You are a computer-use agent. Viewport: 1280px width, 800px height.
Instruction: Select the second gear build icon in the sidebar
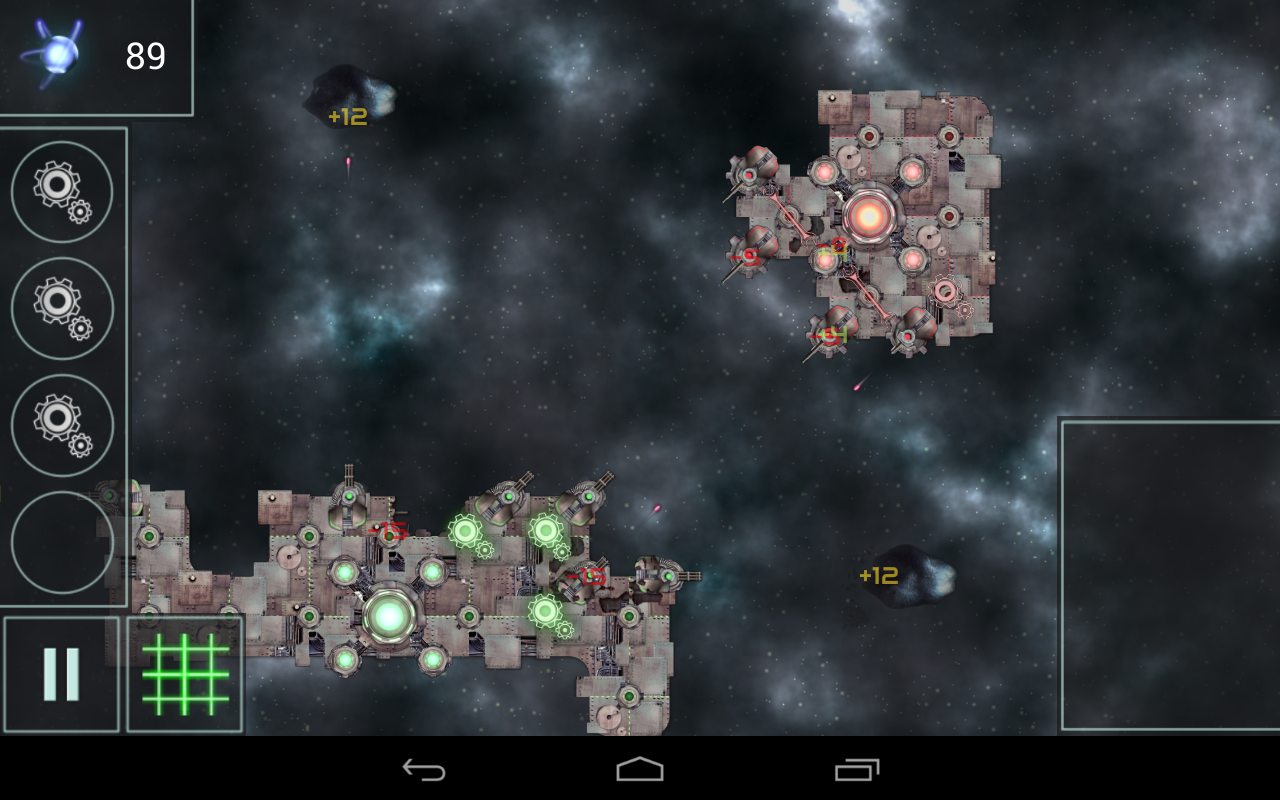61,309
